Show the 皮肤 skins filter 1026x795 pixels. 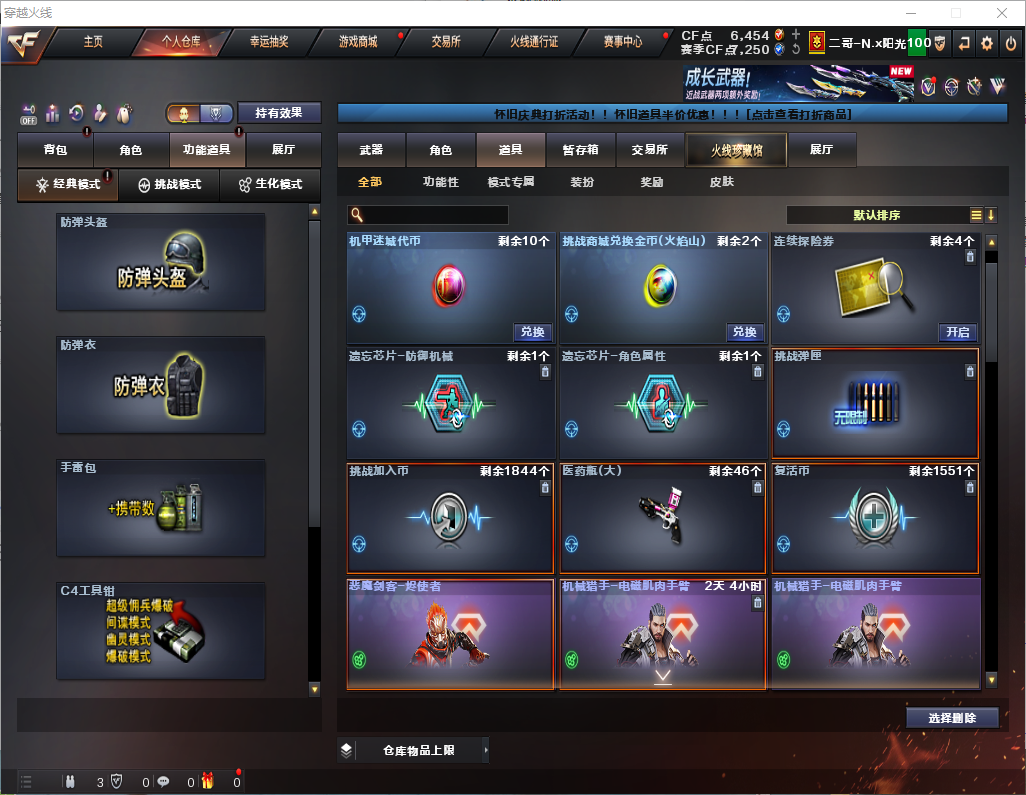[721, 182]
